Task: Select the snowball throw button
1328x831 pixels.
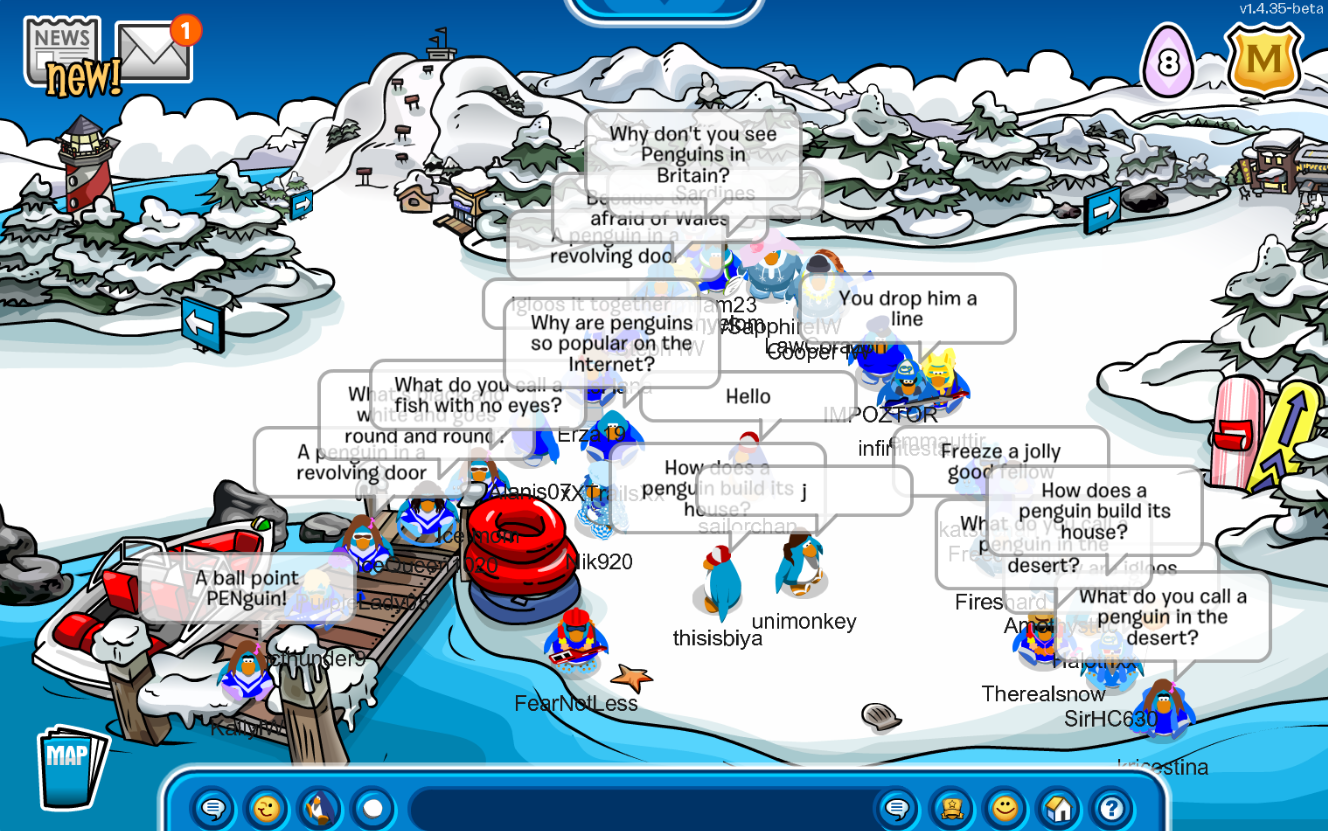Action: click(373, 807)
